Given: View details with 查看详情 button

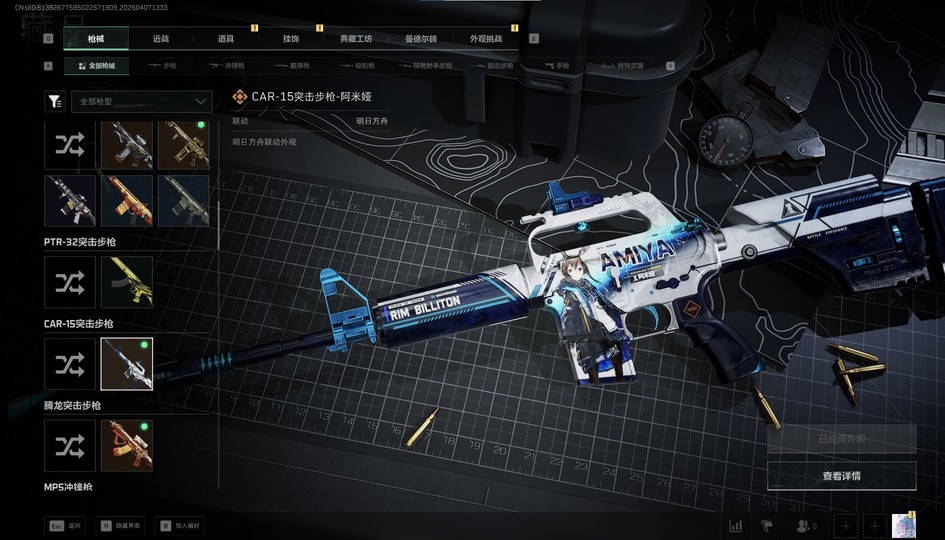Looking at the screenshot, I should coord(841,476).
